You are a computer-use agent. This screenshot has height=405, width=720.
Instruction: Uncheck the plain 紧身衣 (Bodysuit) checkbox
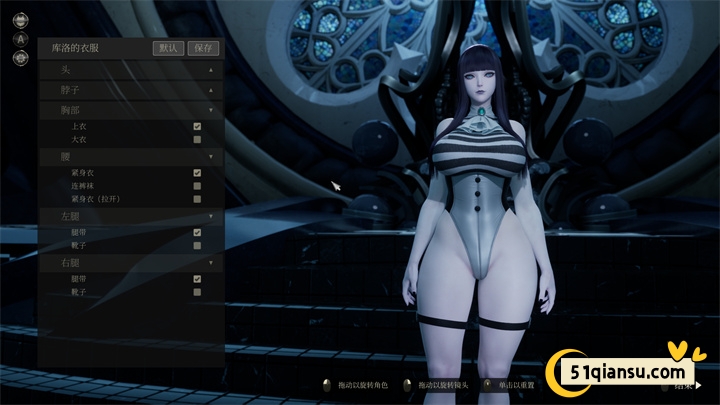click(197, 173)
